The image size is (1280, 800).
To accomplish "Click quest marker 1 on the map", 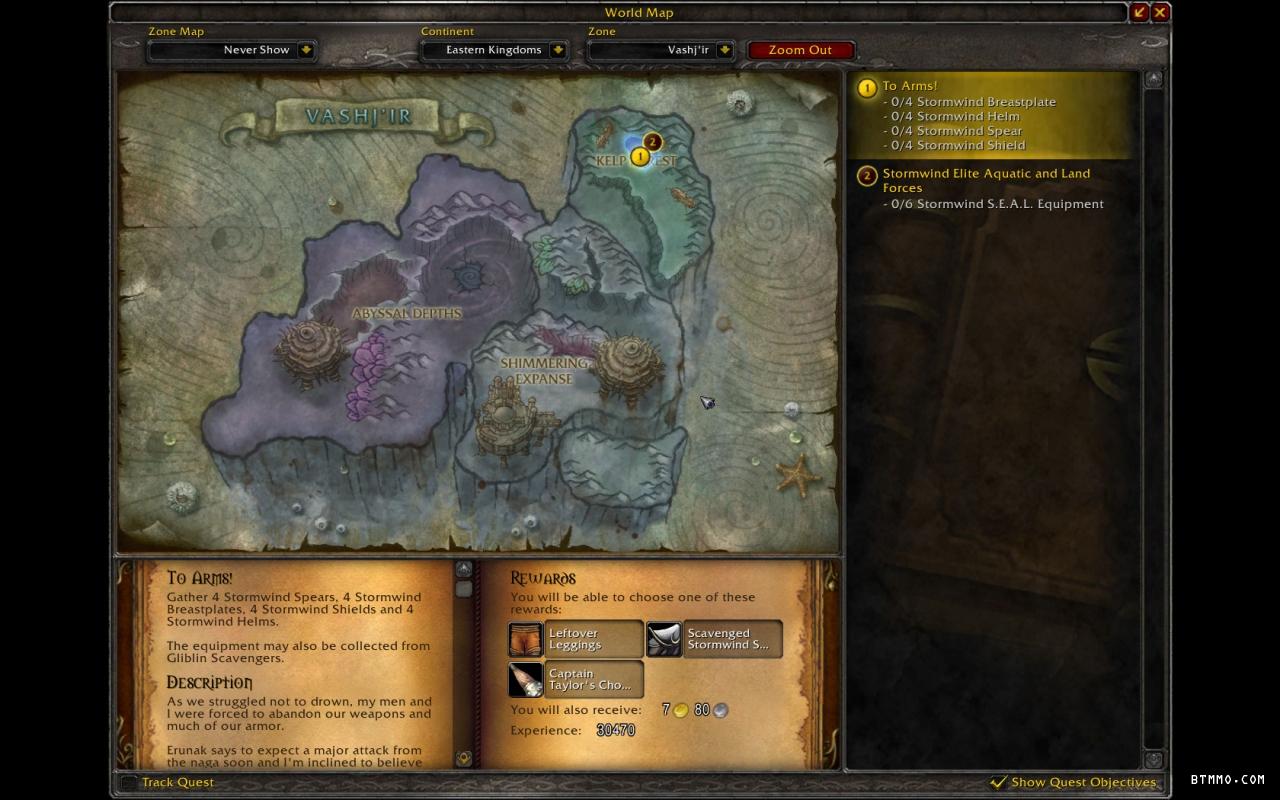I will point(640,157).
